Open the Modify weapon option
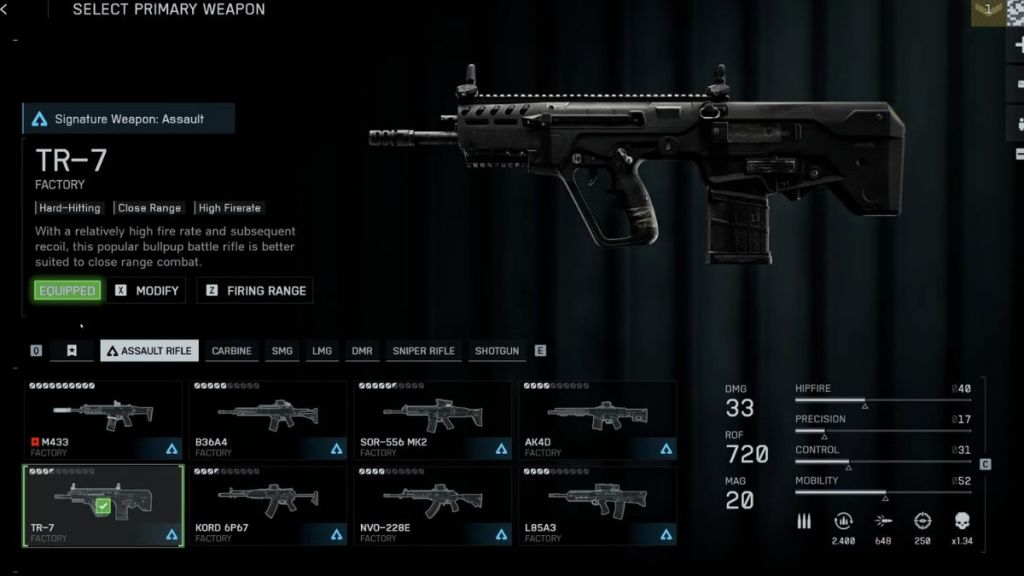1024x576 pixels. coord(147,291)
